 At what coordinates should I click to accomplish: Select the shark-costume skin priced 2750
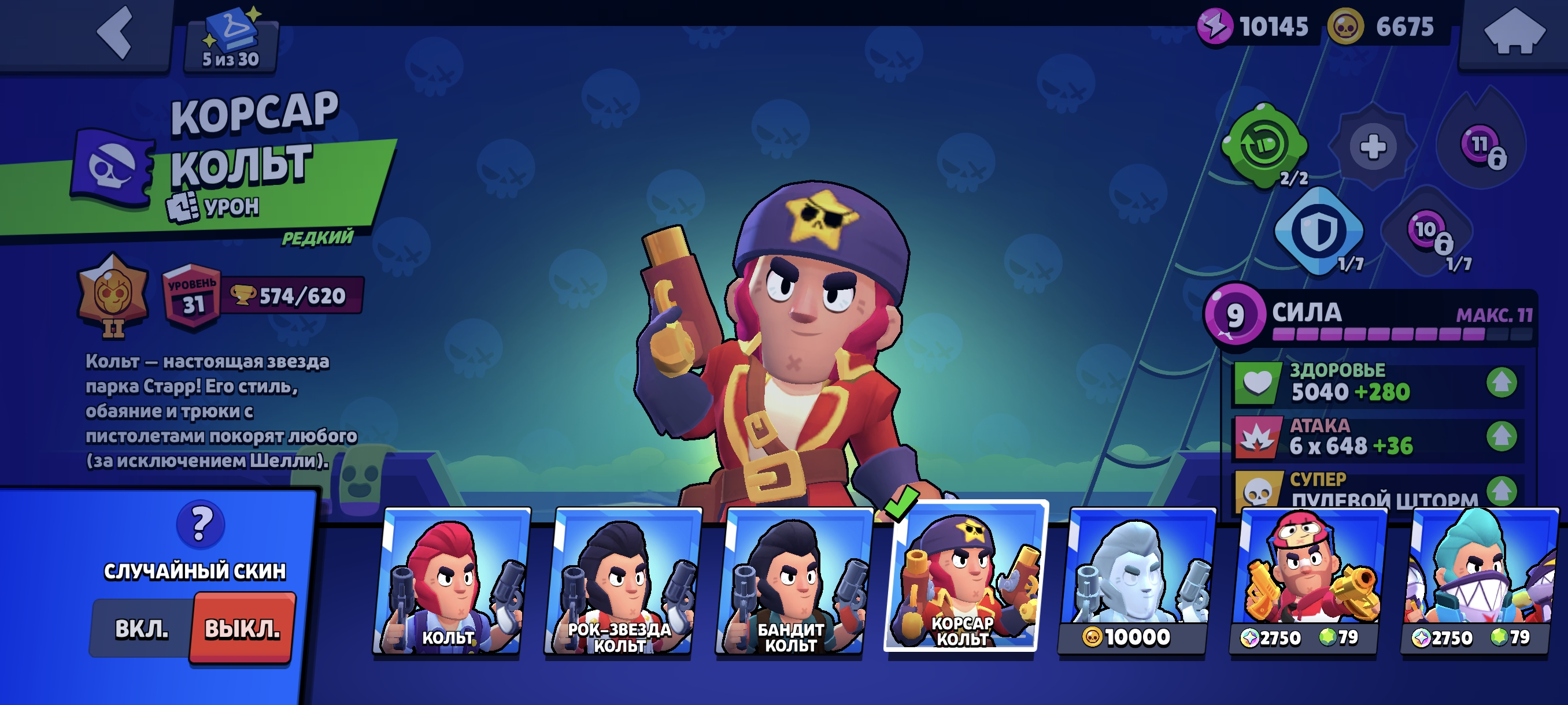pos(1478,581)
